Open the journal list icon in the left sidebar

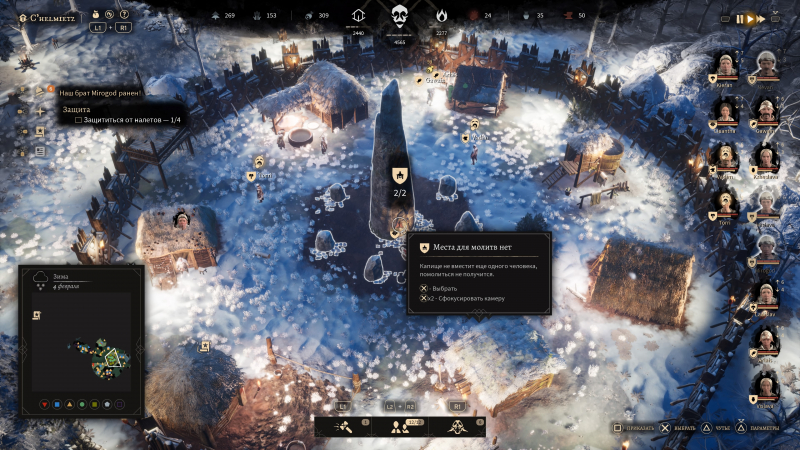coord(41,151)
